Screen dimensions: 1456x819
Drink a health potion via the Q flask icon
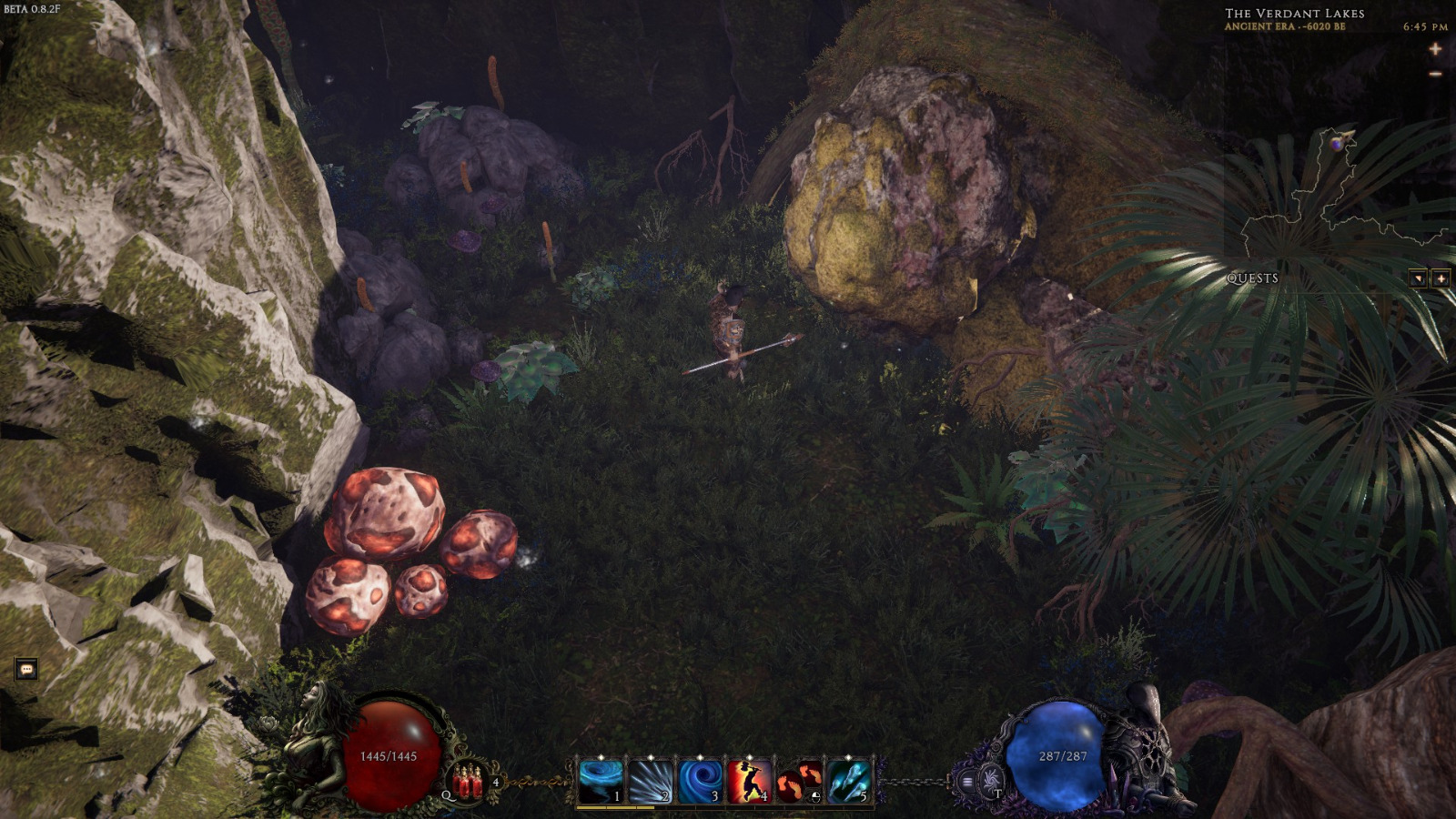tap(467, 783)
